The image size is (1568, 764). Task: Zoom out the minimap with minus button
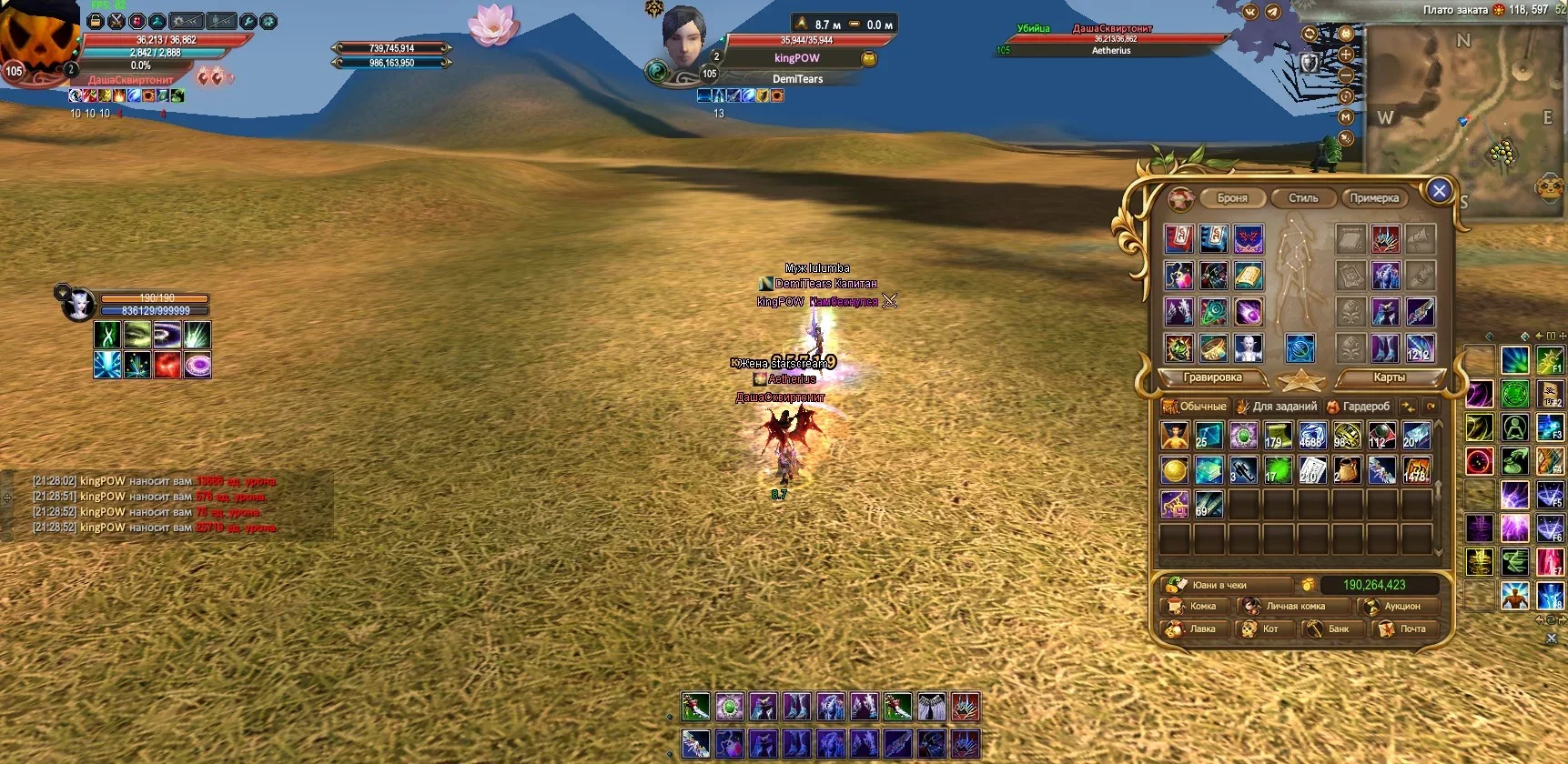[1346, 75]
